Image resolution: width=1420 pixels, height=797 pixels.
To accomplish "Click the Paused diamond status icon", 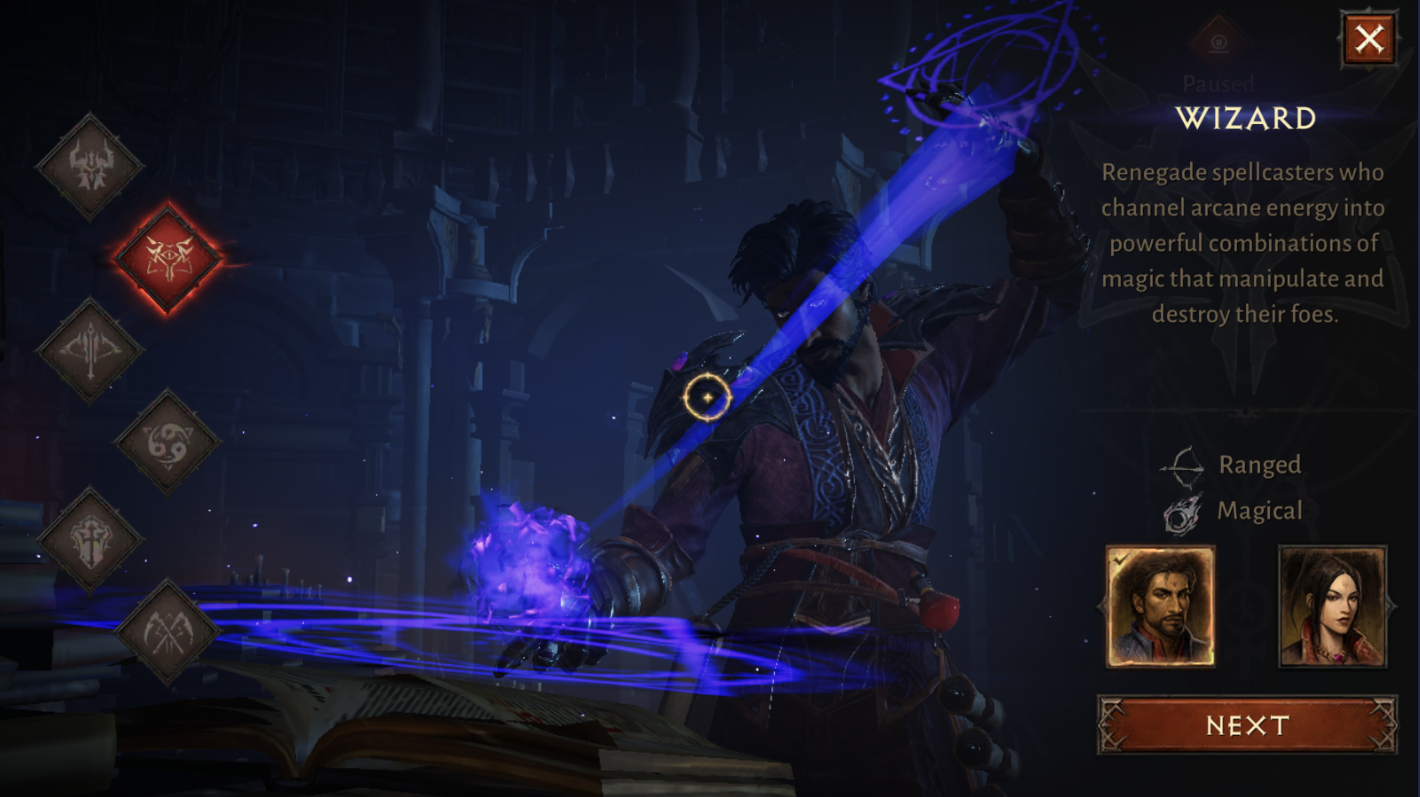I will [1220, 40].
